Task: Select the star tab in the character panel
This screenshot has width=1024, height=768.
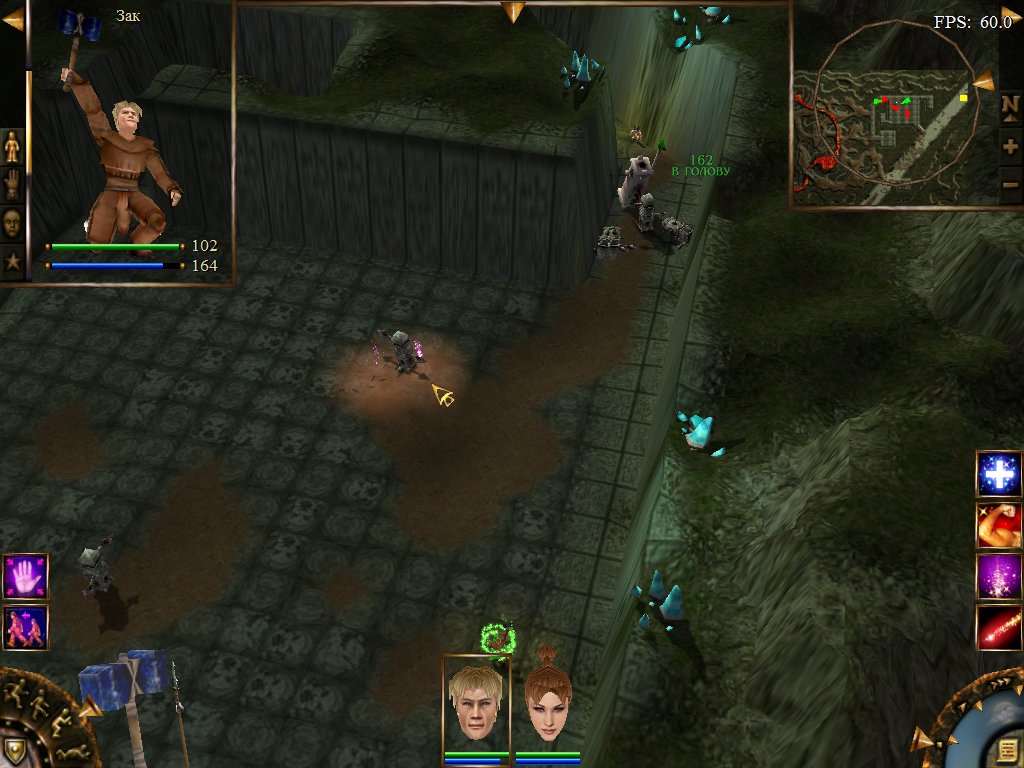Action: [x=12, y=262]
